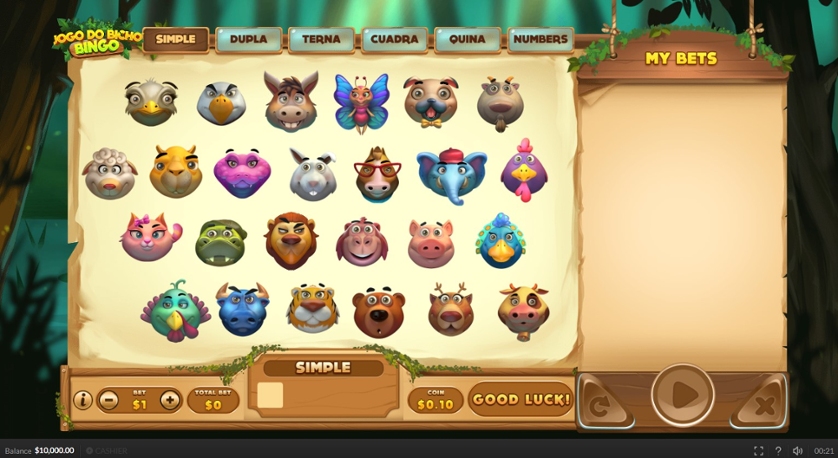Screen dimensions: 838x458
Task: Select the Simple tab
Action: pyautogui.click(x=176, y=40)
